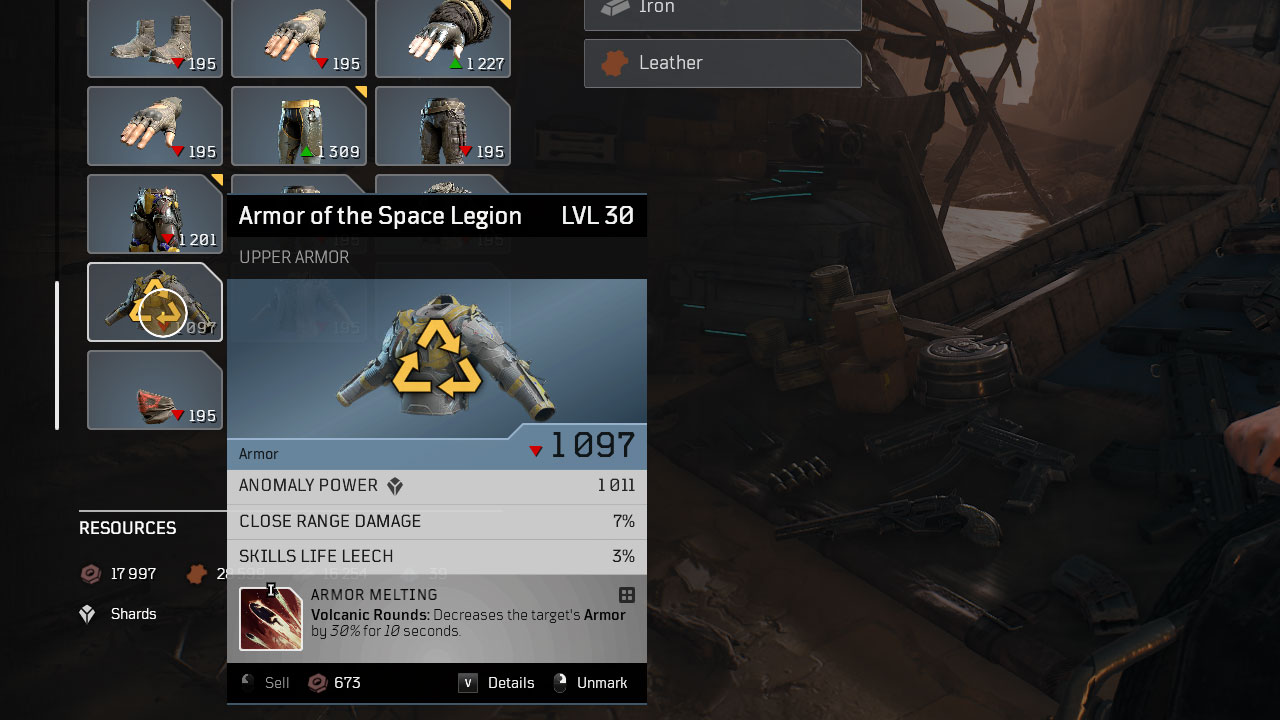Click the Shards icon in the Resources panel
The width and height of the screenshot is (1280, 720).
(x=88, y=613)
